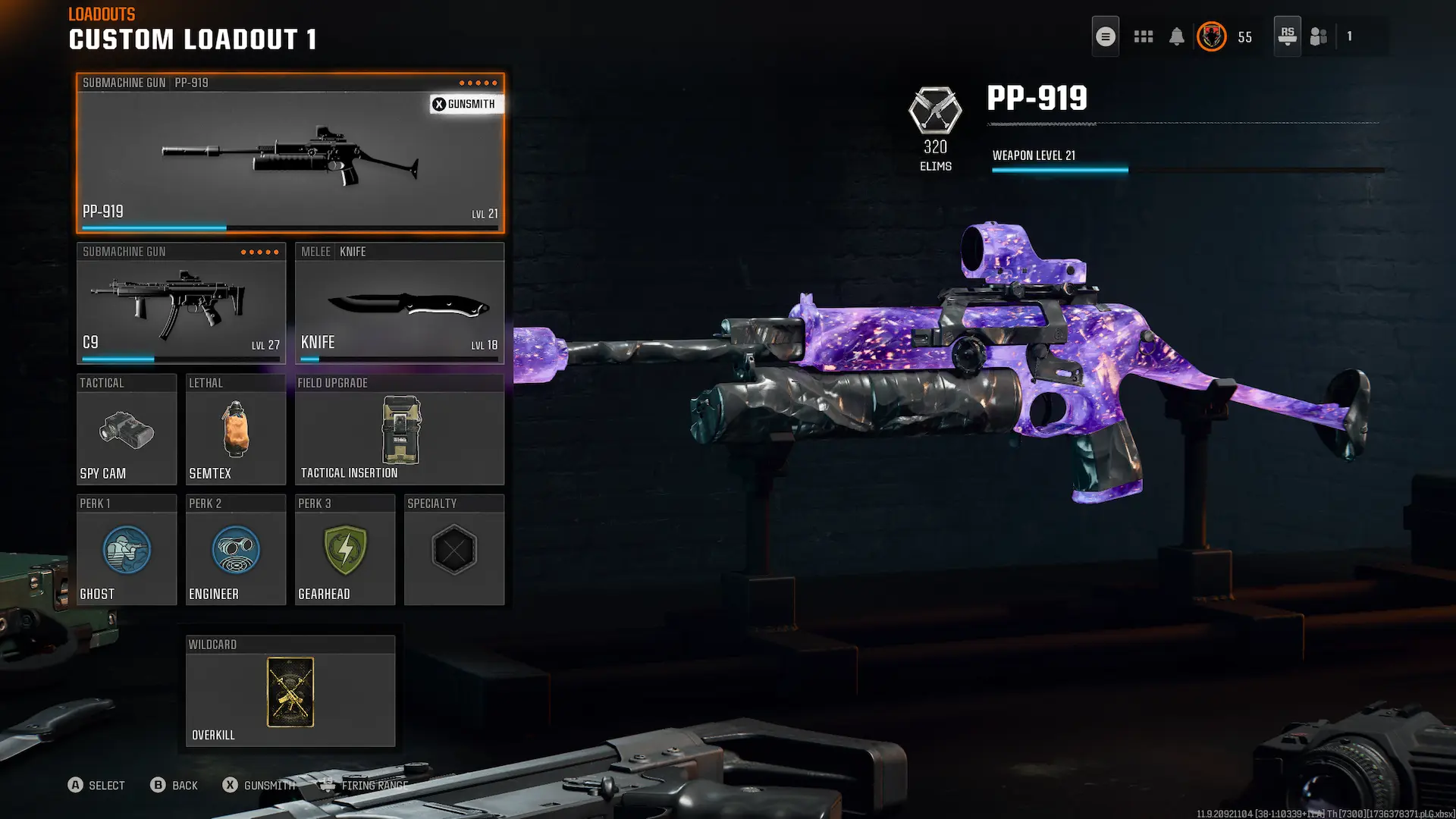This screenshot has height=819, width=1456.
Task: Open the player profile emblem
Action: (1211, 36)
